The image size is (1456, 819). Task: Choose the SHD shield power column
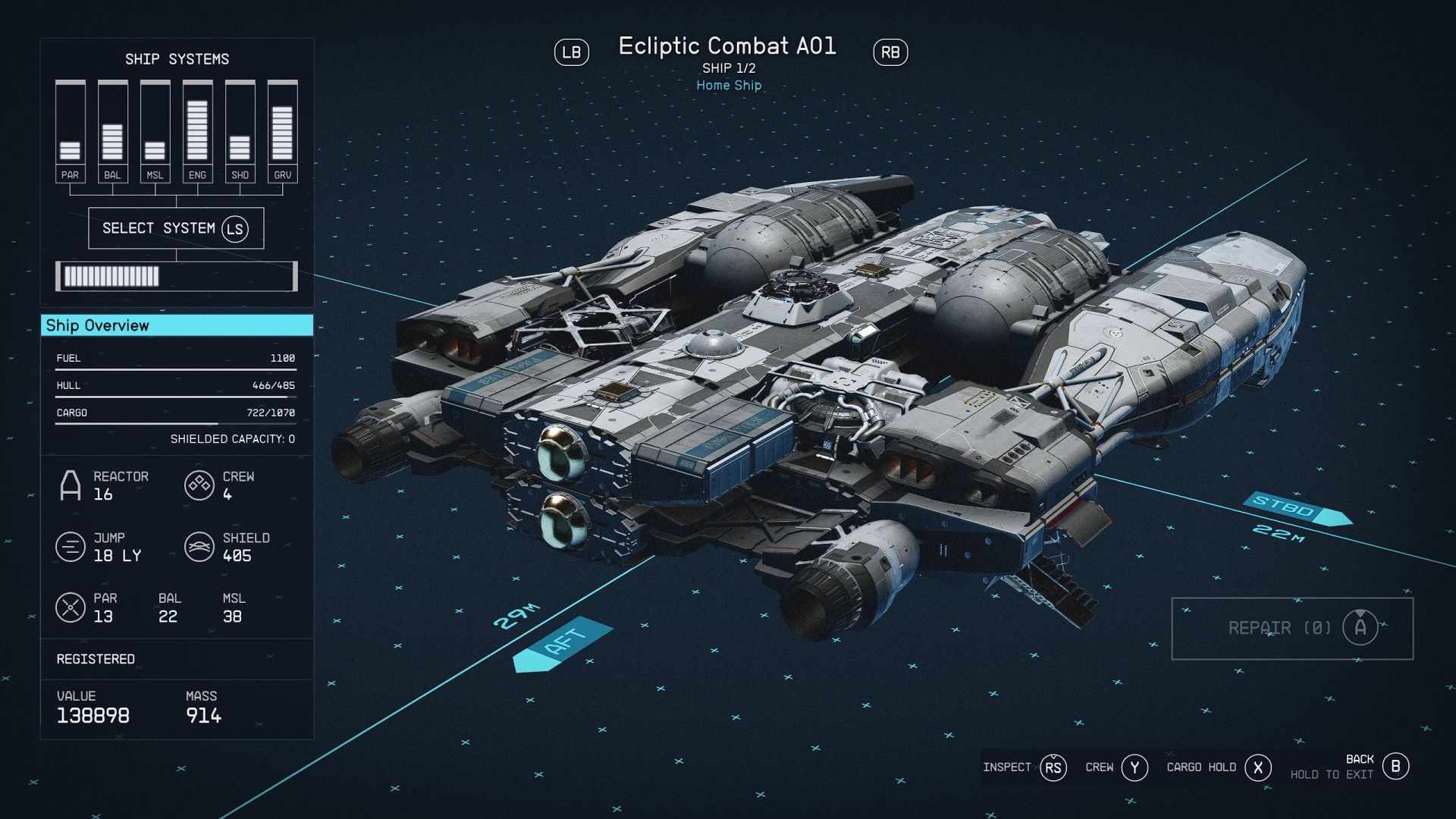(x=240, y=131)
